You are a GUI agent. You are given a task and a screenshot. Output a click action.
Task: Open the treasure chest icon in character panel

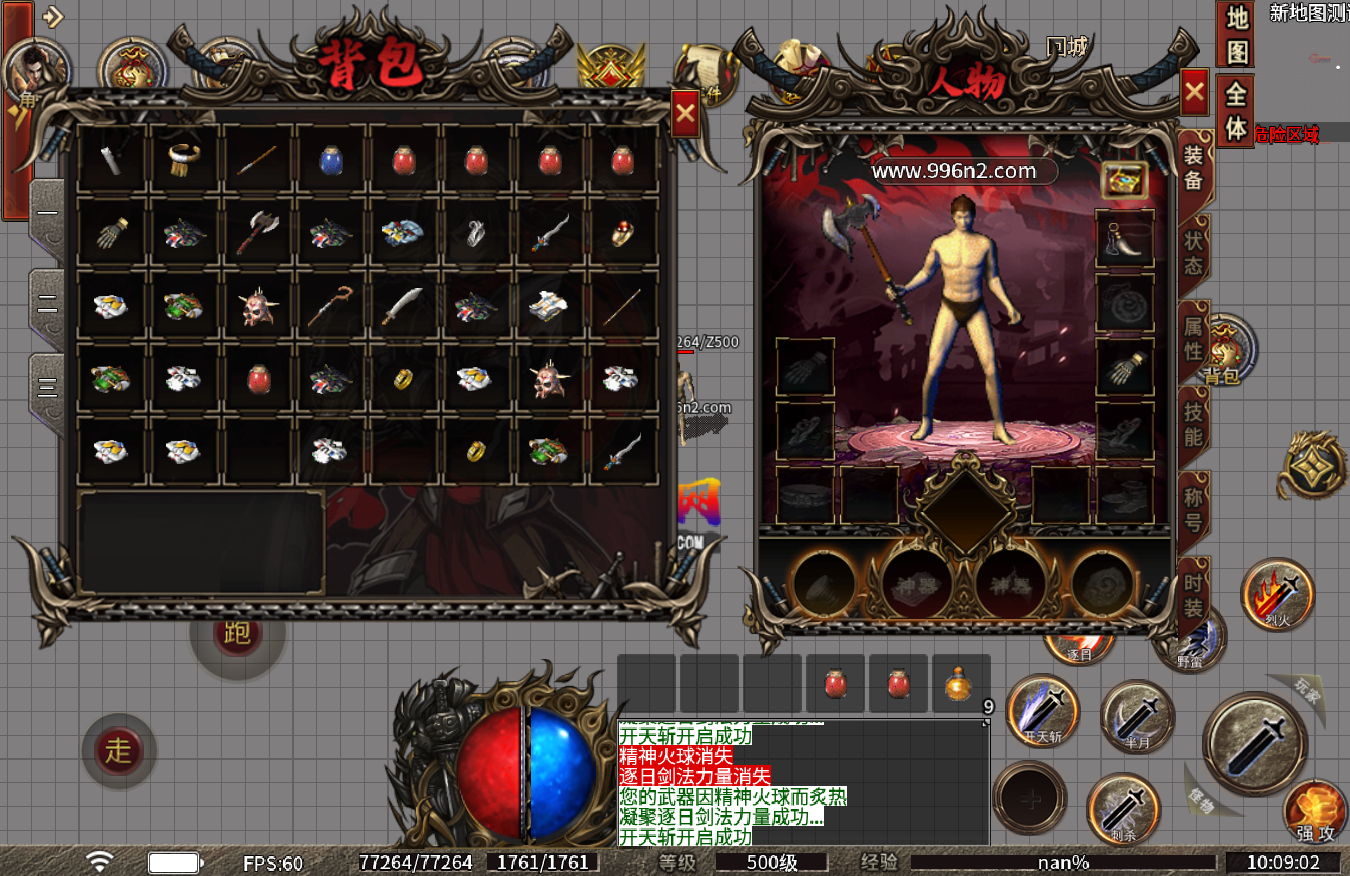[1124, 179]
